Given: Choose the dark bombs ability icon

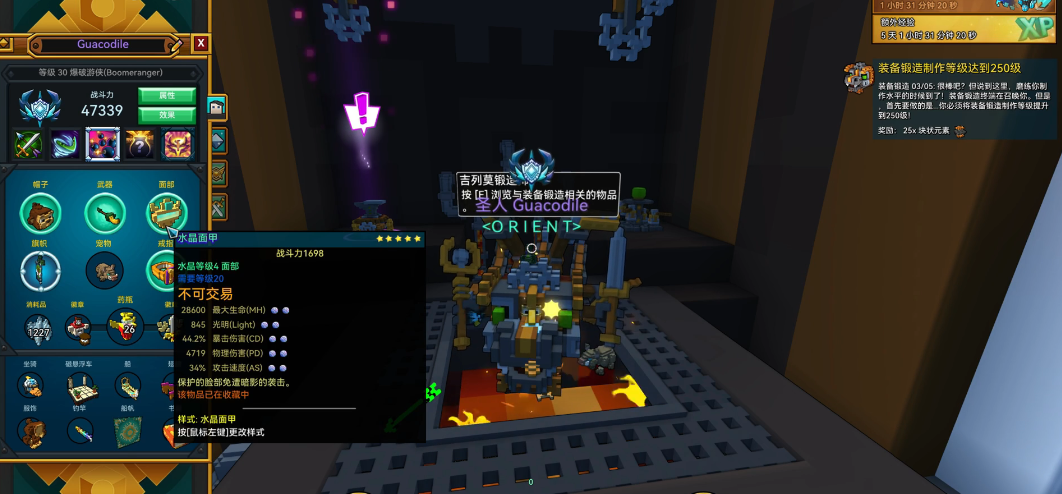Looking at the screenshot, I should [103, 145].
